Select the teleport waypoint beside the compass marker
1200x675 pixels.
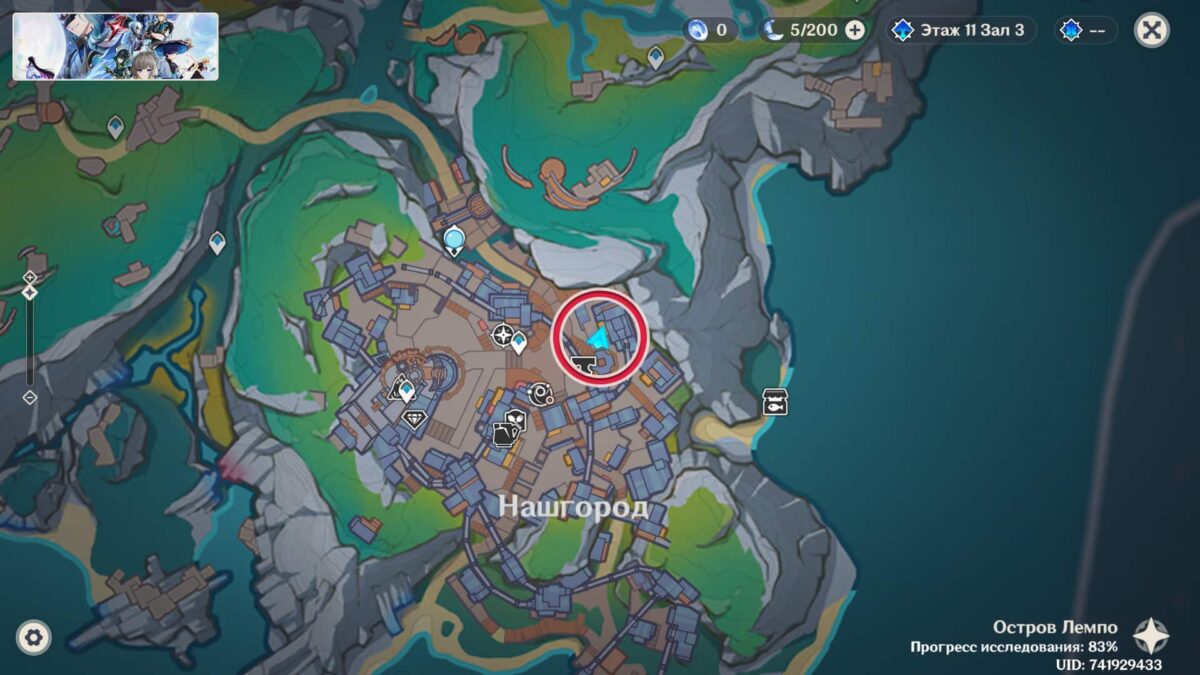click(520, 343)
